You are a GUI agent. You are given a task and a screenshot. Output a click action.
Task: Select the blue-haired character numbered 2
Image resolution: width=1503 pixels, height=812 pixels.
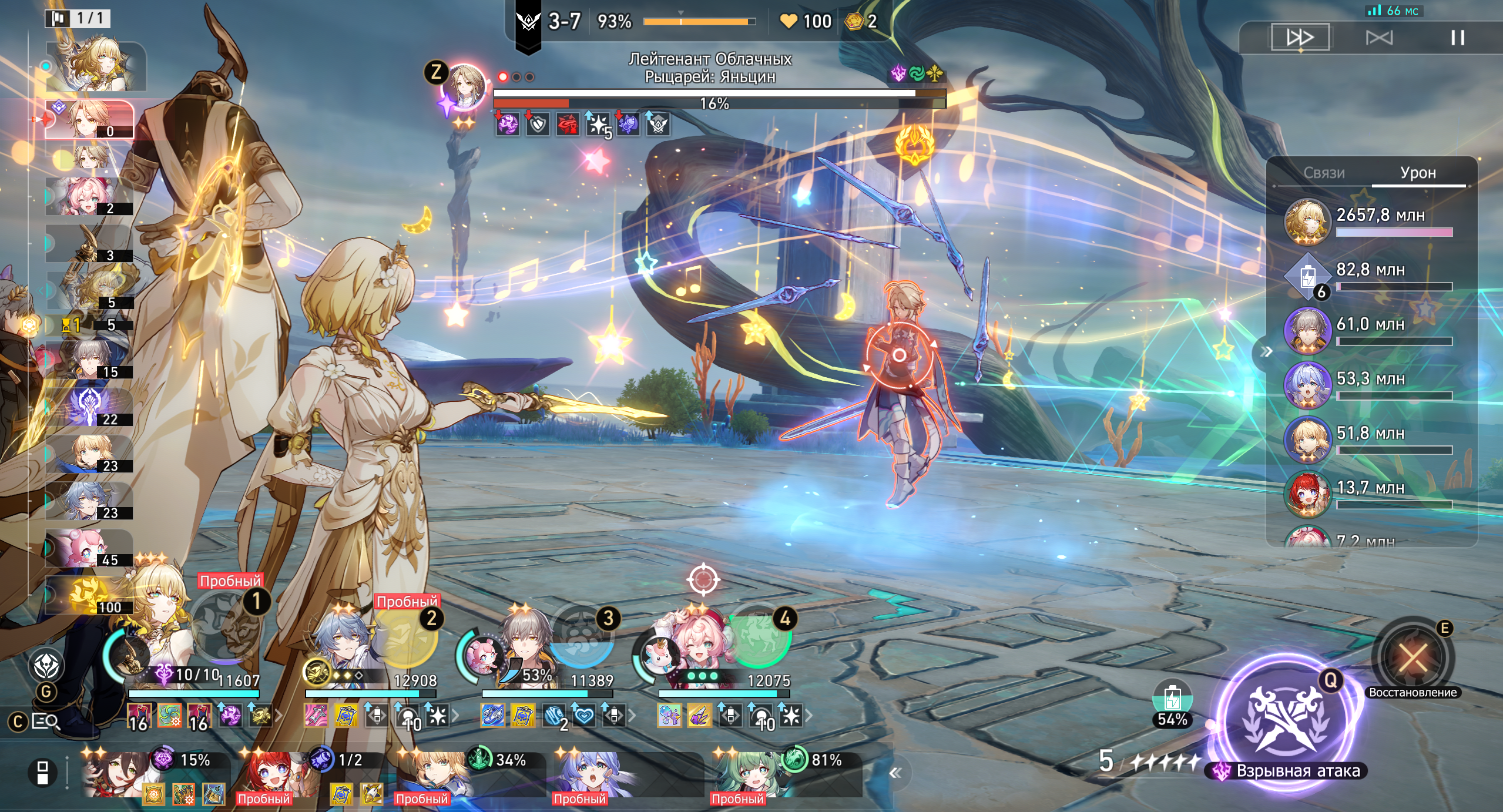(341, 640)
